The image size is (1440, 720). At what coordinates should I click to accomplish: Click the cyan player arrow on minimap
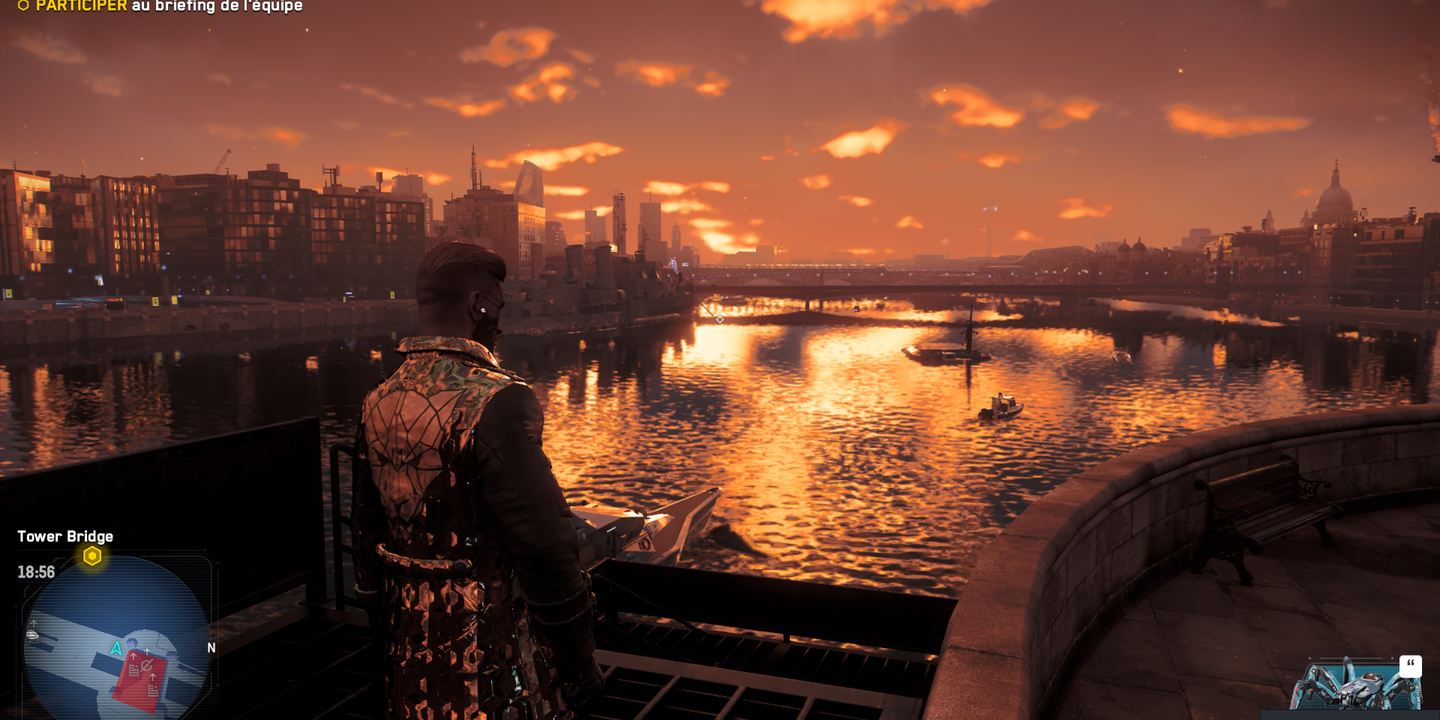click(x=116, y=649)
